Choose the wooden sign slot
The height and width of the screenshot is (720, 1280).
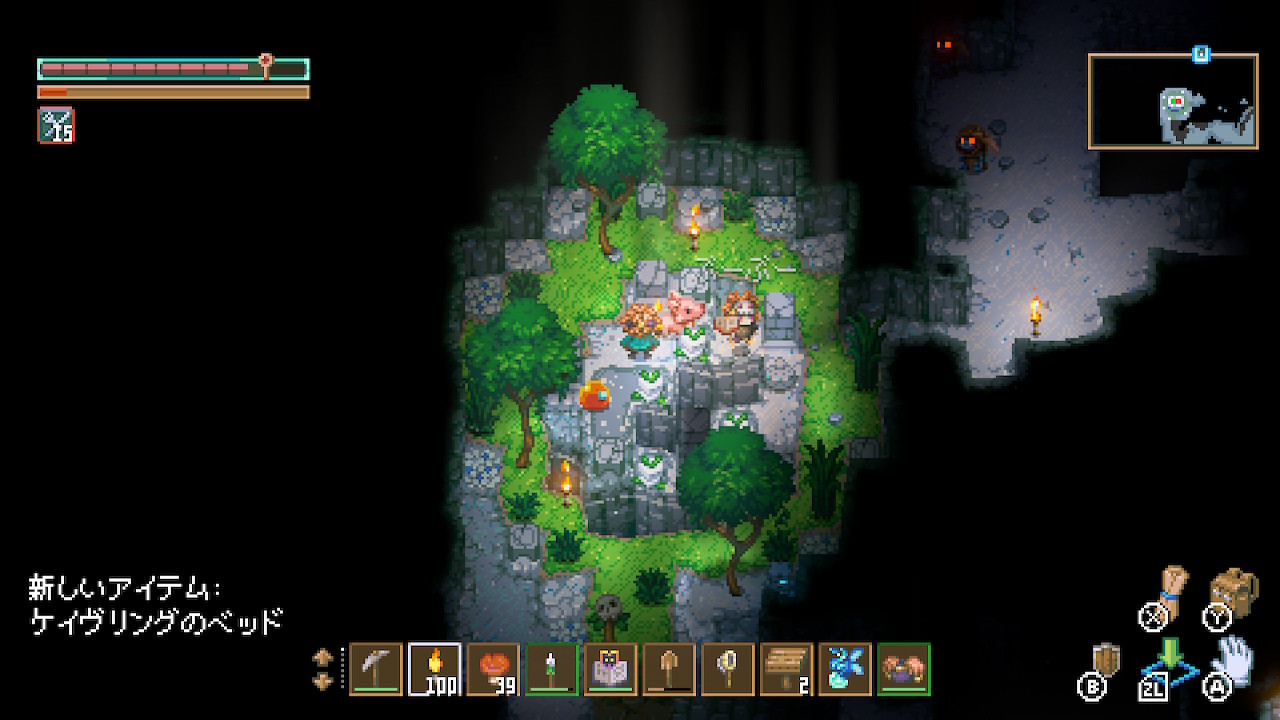787,669
